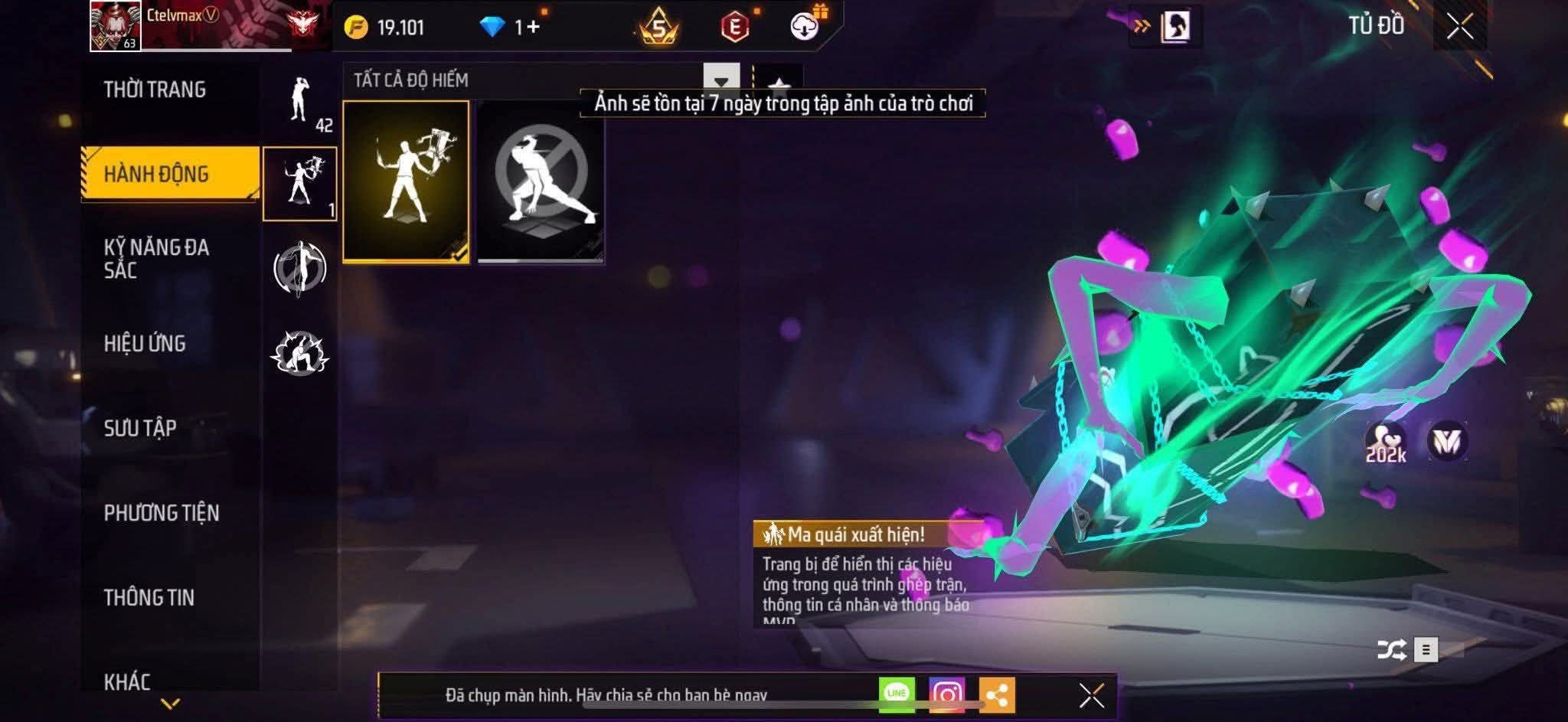Select the equipped yellow emote tile

(406, 181)
